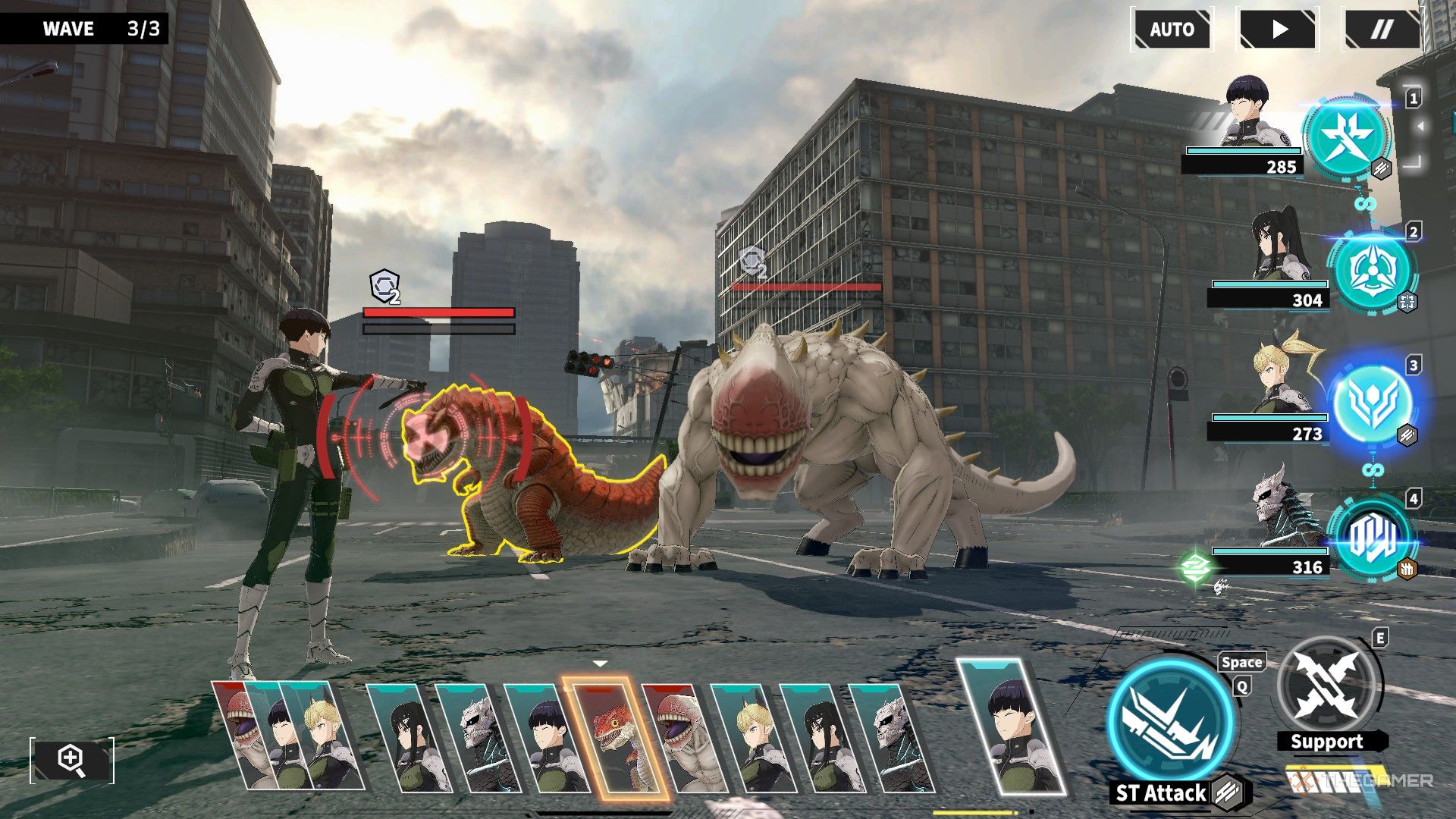Toggle AUTO battle mode

1172,30
